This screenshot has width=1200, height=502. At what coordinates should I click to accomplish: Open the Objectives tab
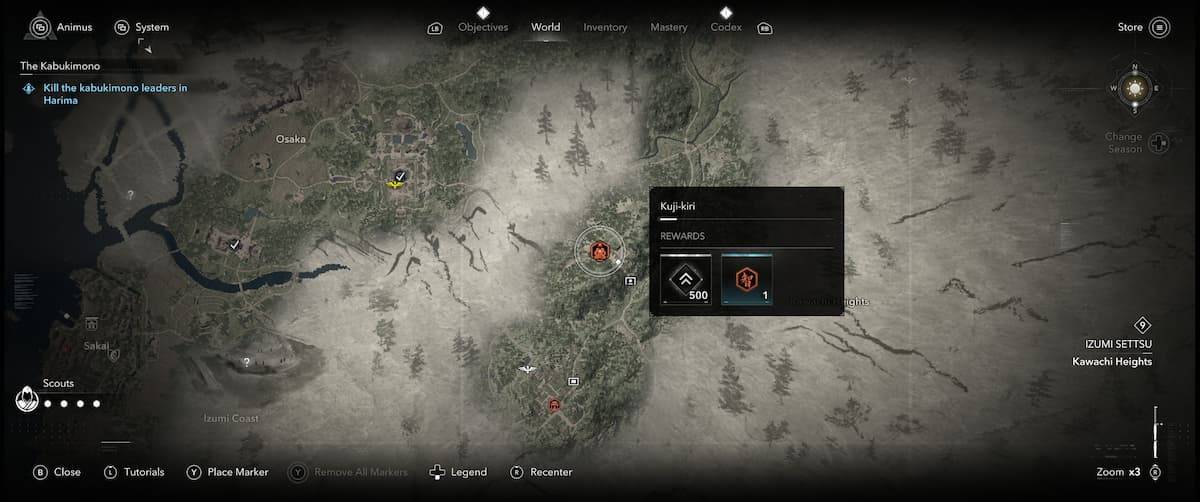tap(483, 27)
